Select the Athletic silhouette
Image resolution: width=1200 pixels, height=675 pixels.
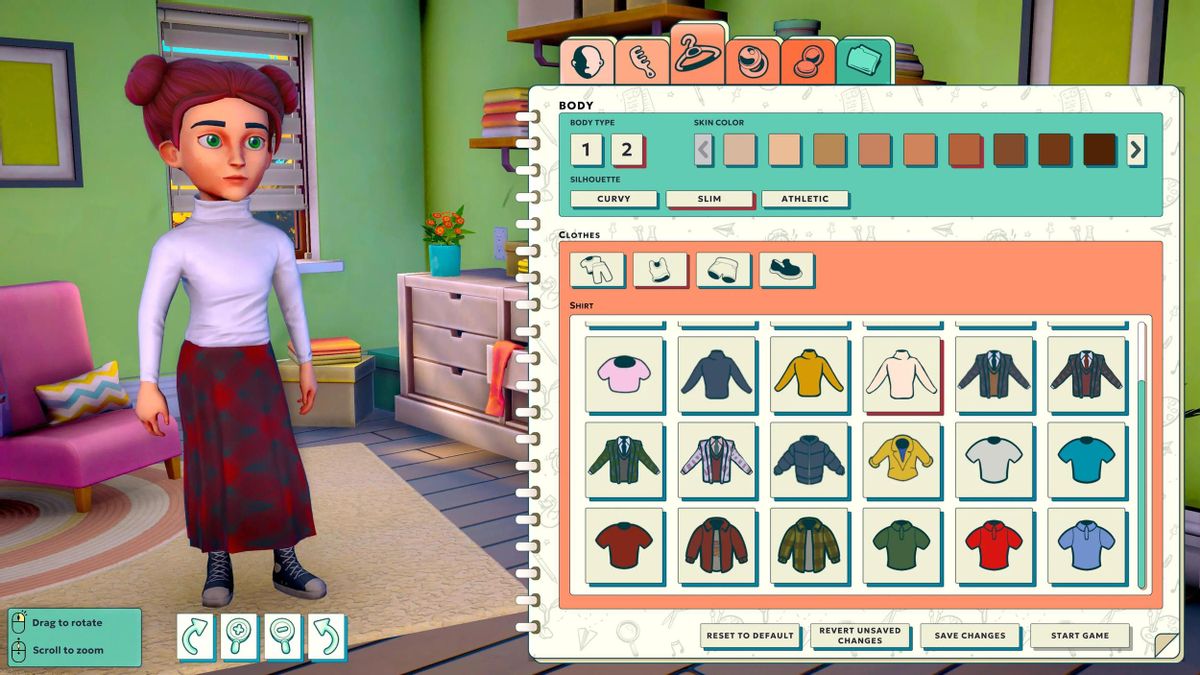coord(805,199)
